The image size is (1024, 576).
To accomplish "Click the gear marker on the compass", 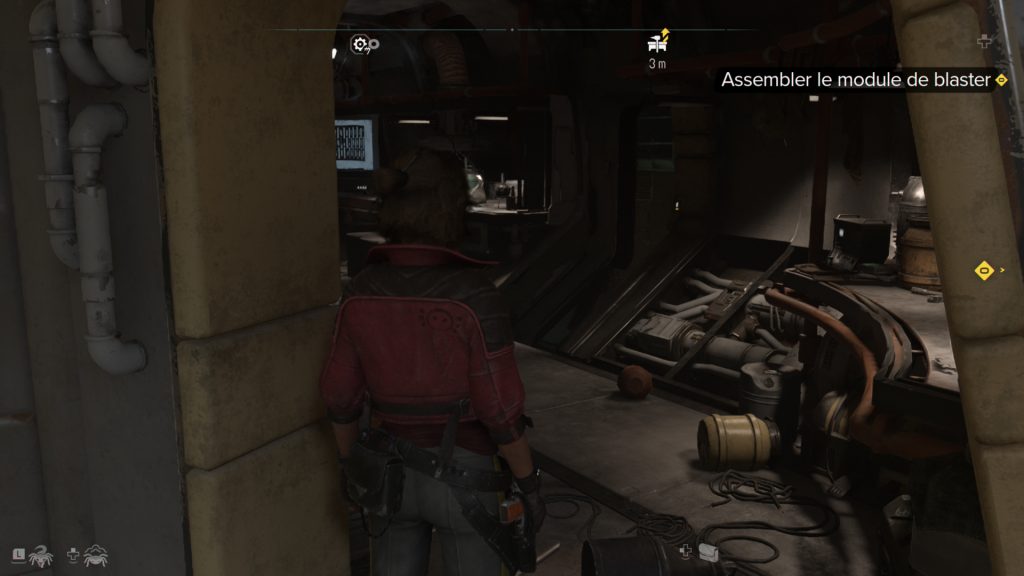I will (x=363, y=44).
